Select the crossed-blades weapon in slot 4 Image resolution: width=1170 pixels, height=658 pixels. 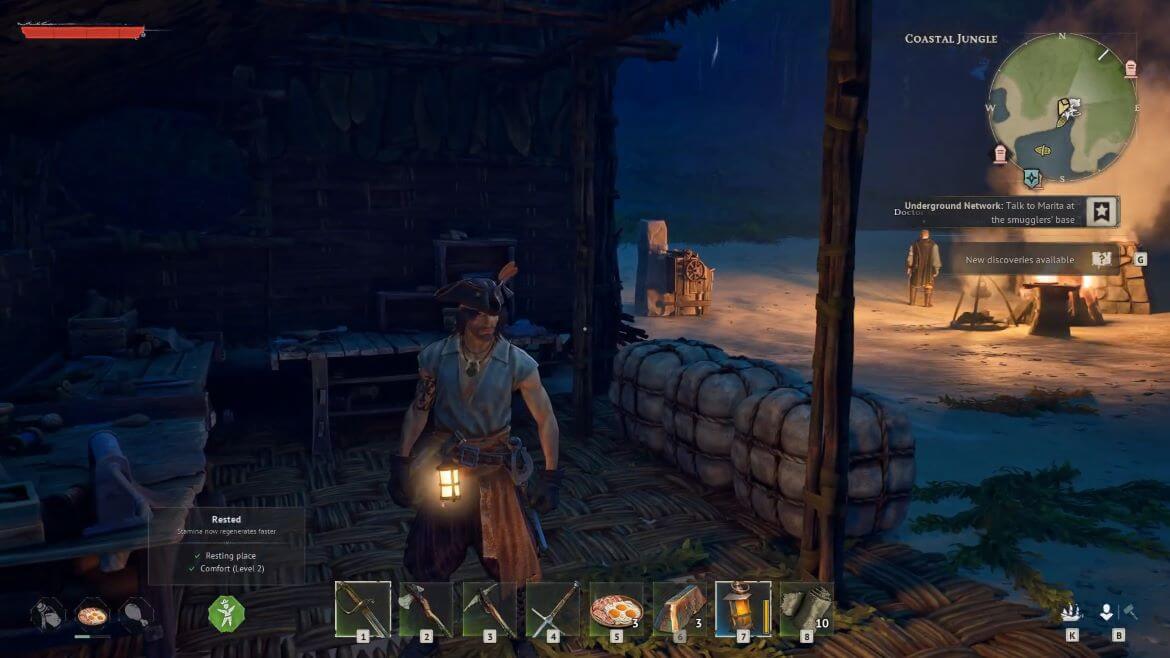click(x=552, y=608)
